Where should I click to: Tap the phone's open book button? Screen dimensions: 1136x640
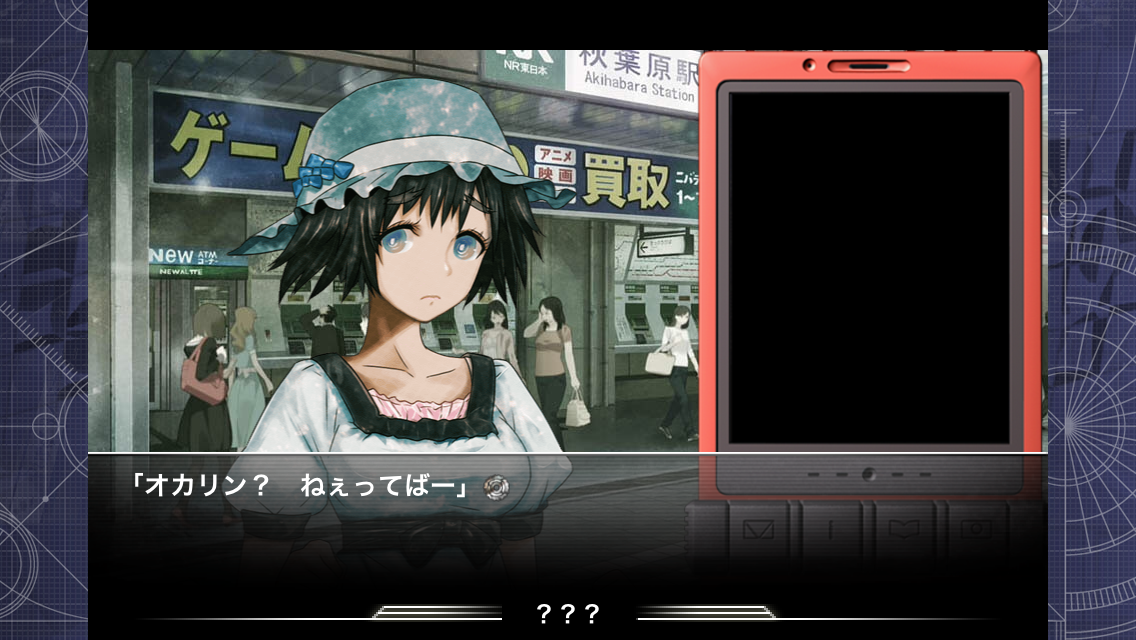[x=905, y=530]
